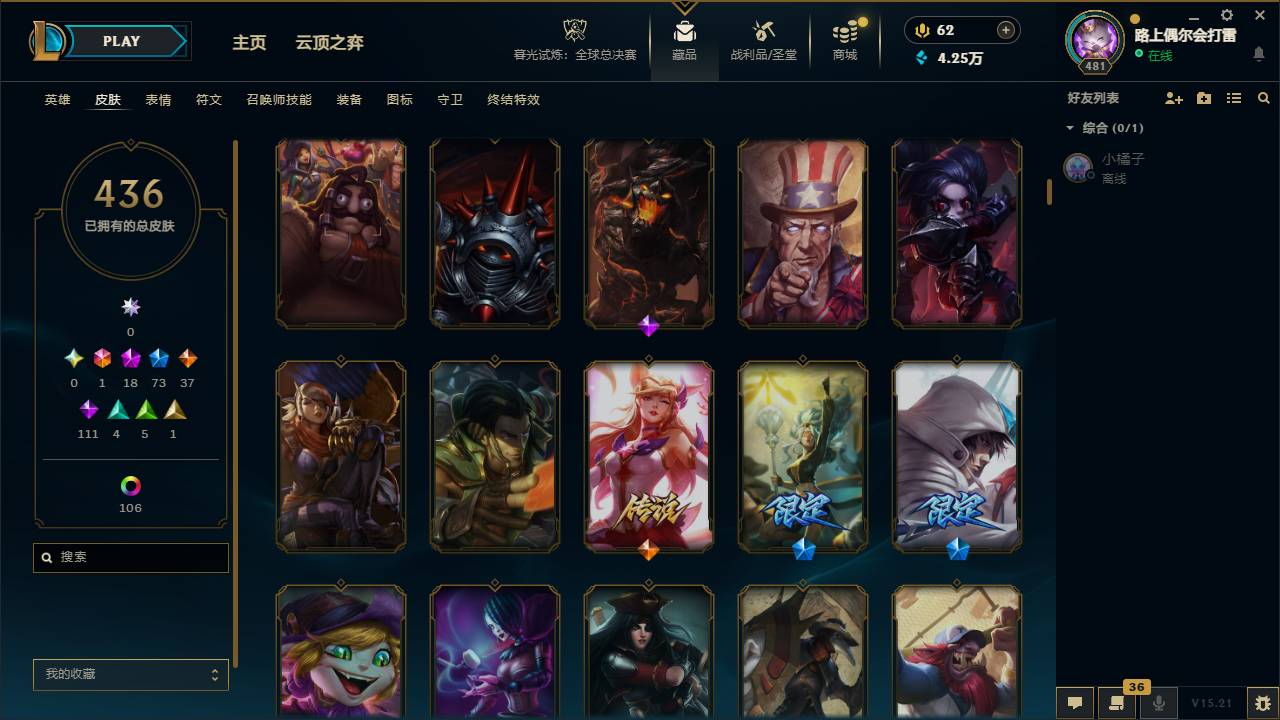Click the plus button to buy RP

pyautogui.click(x=1006, y=30)
